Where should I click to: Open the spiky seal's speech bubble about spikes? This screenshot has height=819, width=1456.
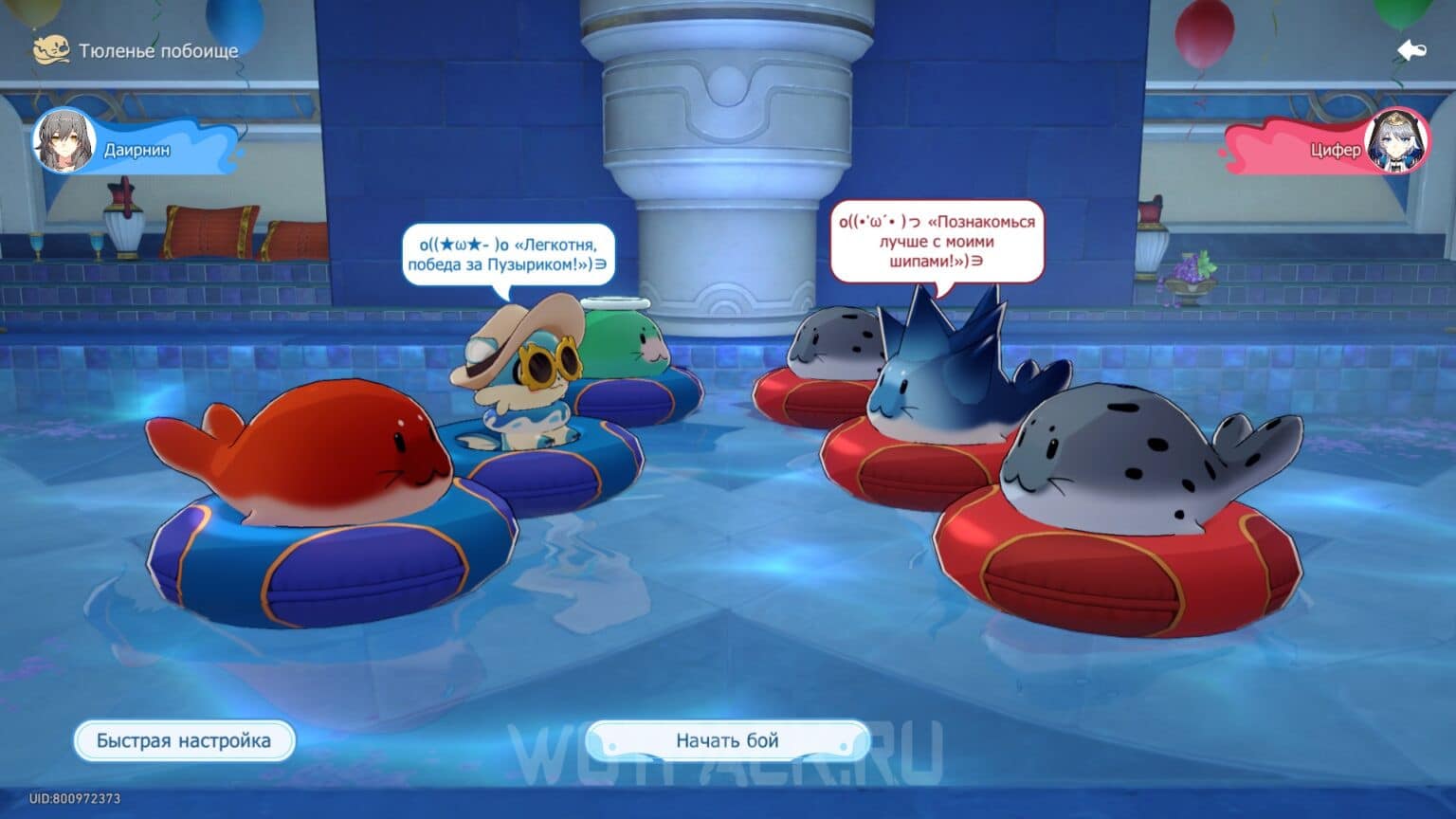pos(938,240)
